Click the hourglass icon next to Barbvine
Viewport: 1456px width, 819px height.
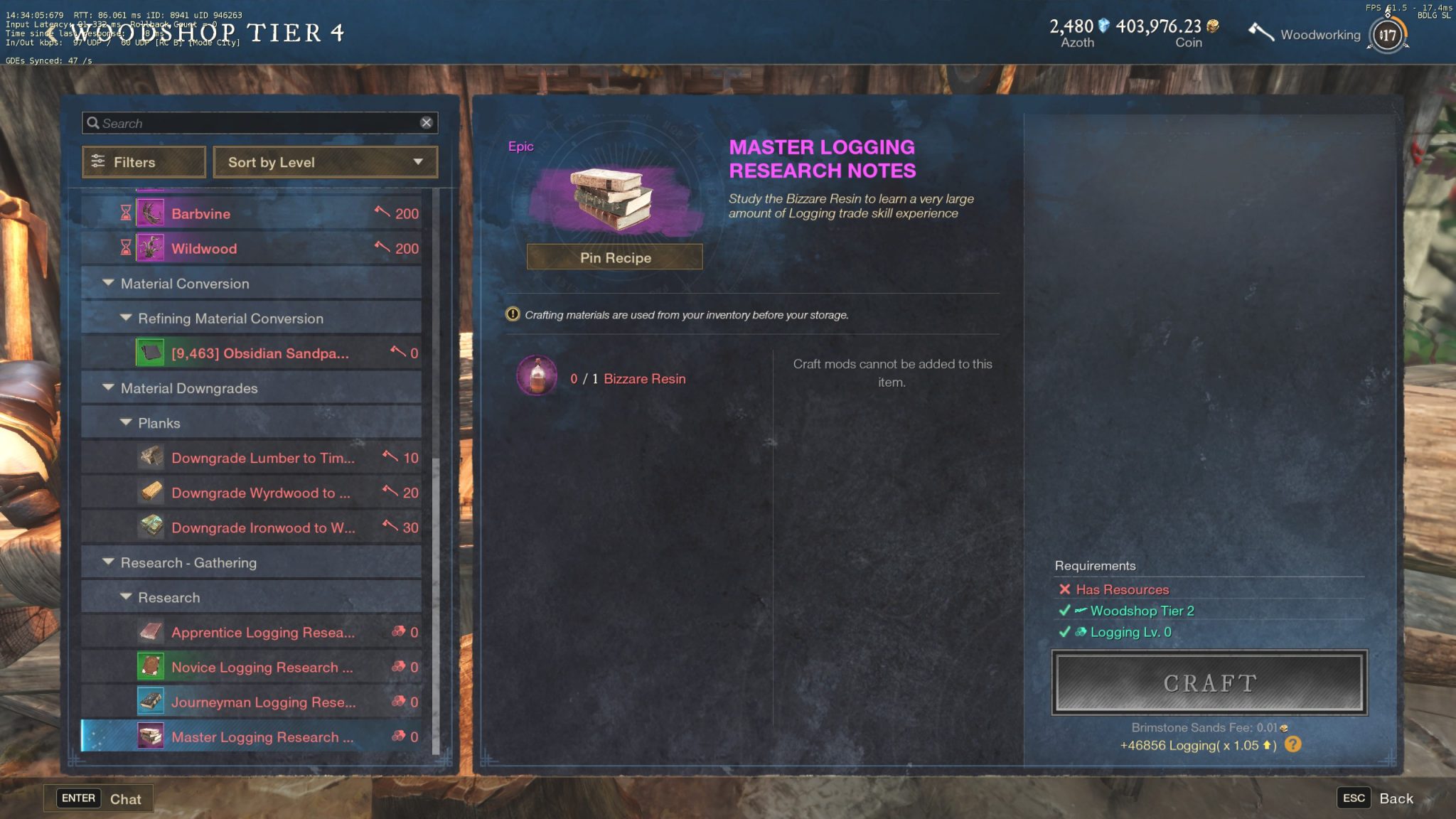126,213
